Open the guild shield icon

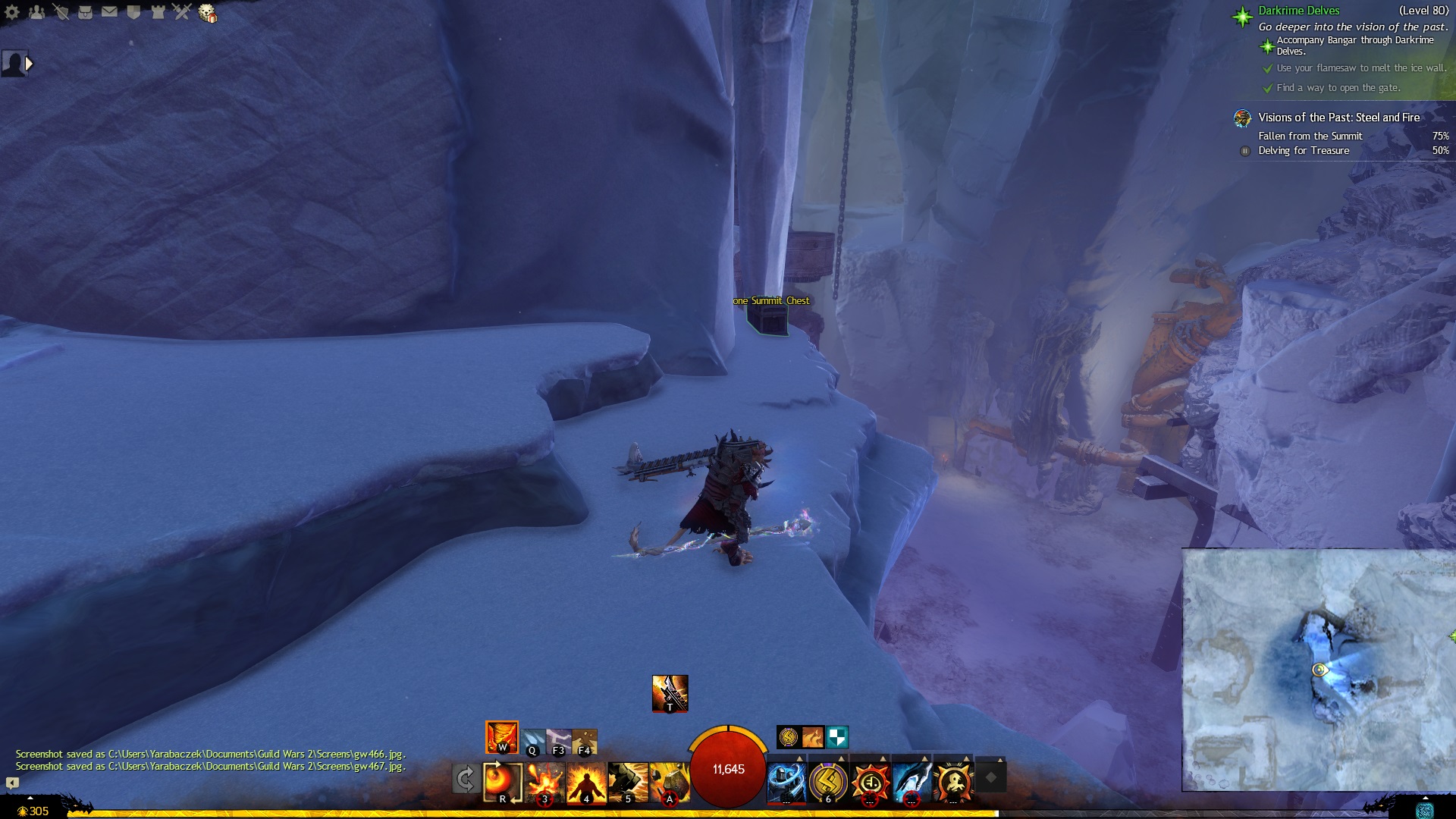133,12
